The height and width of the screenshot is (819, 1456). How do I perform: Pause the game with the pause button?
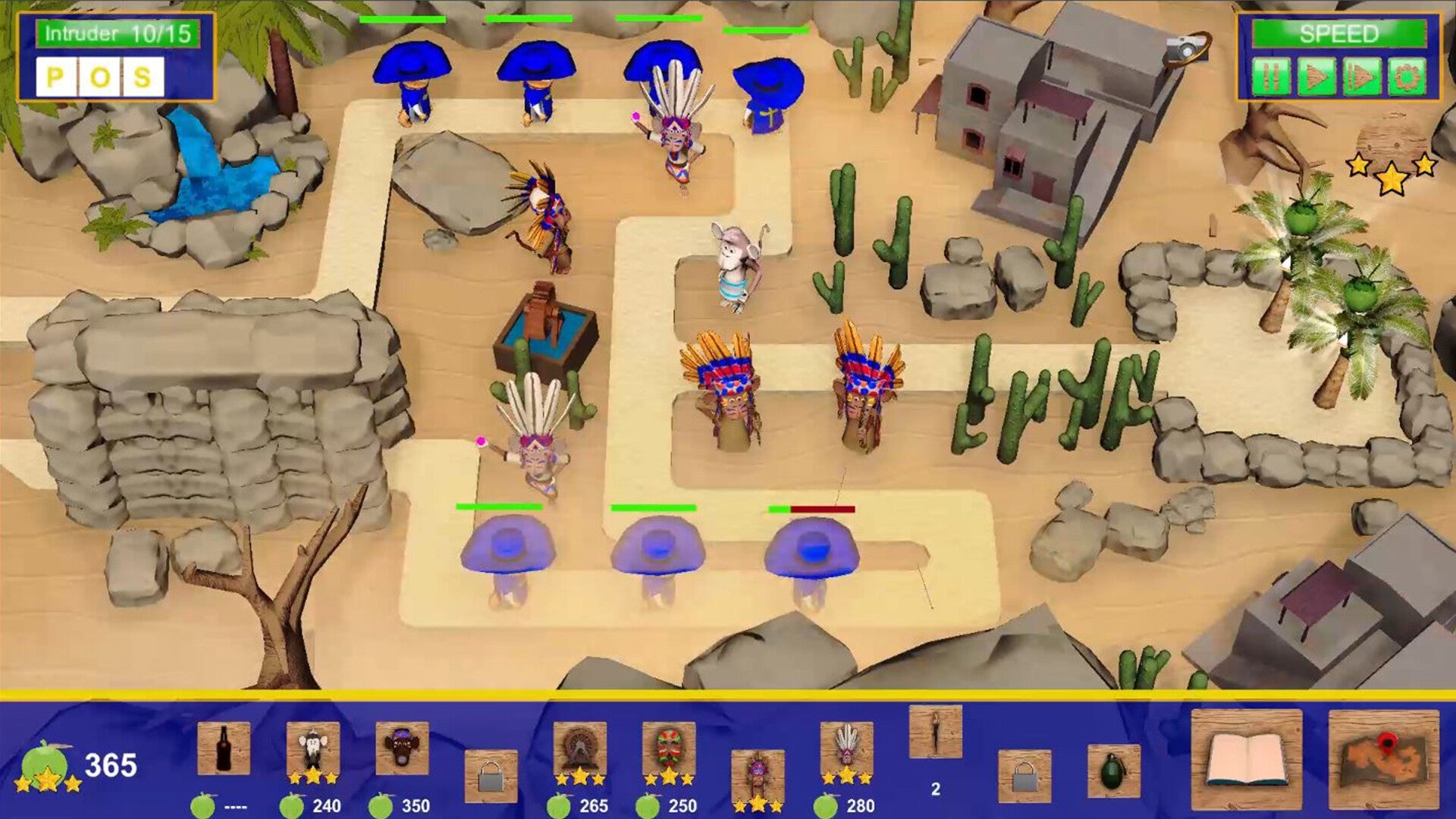pyautogui.click(x=1272, y=76)
